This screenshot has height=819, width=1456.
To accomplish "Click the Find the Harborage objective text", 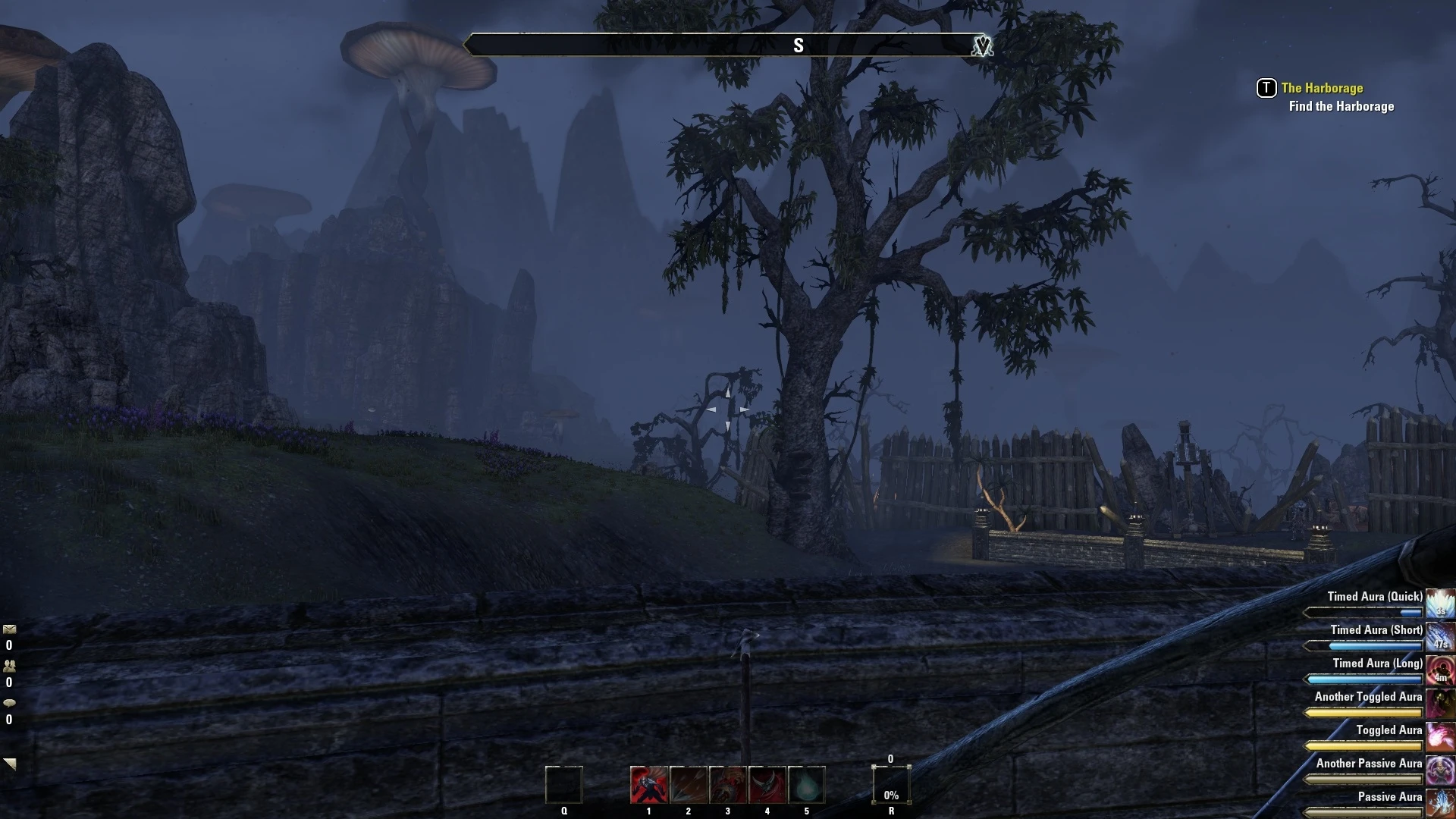I will click(x=1339, y=106).
